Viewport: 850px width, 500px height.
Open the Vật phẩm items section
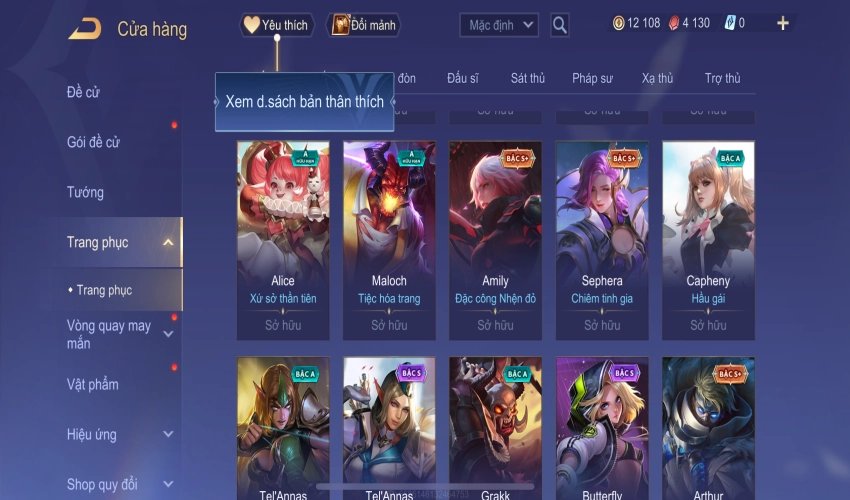(93, 385)
